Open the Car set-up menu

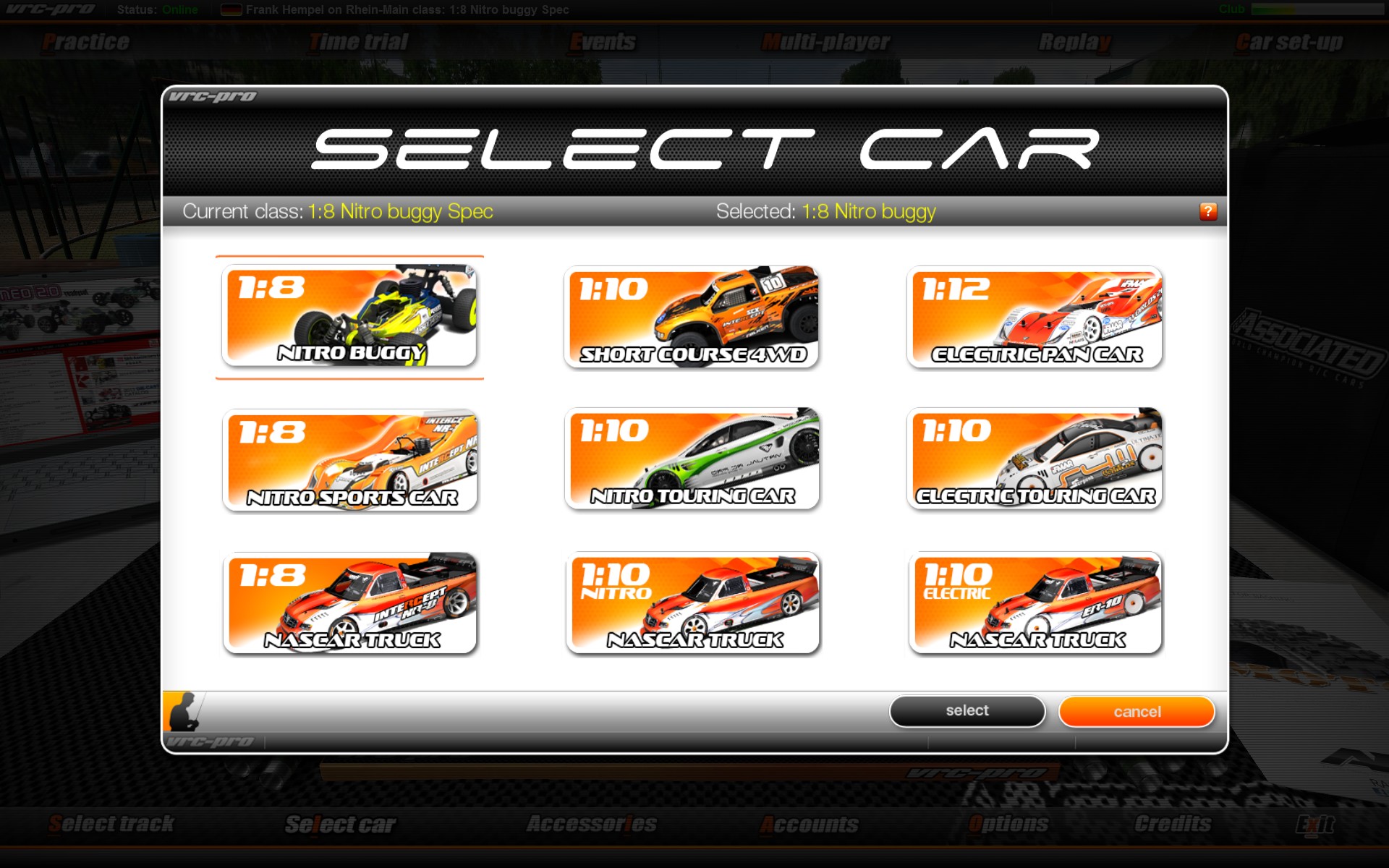tap(1289, 42)
